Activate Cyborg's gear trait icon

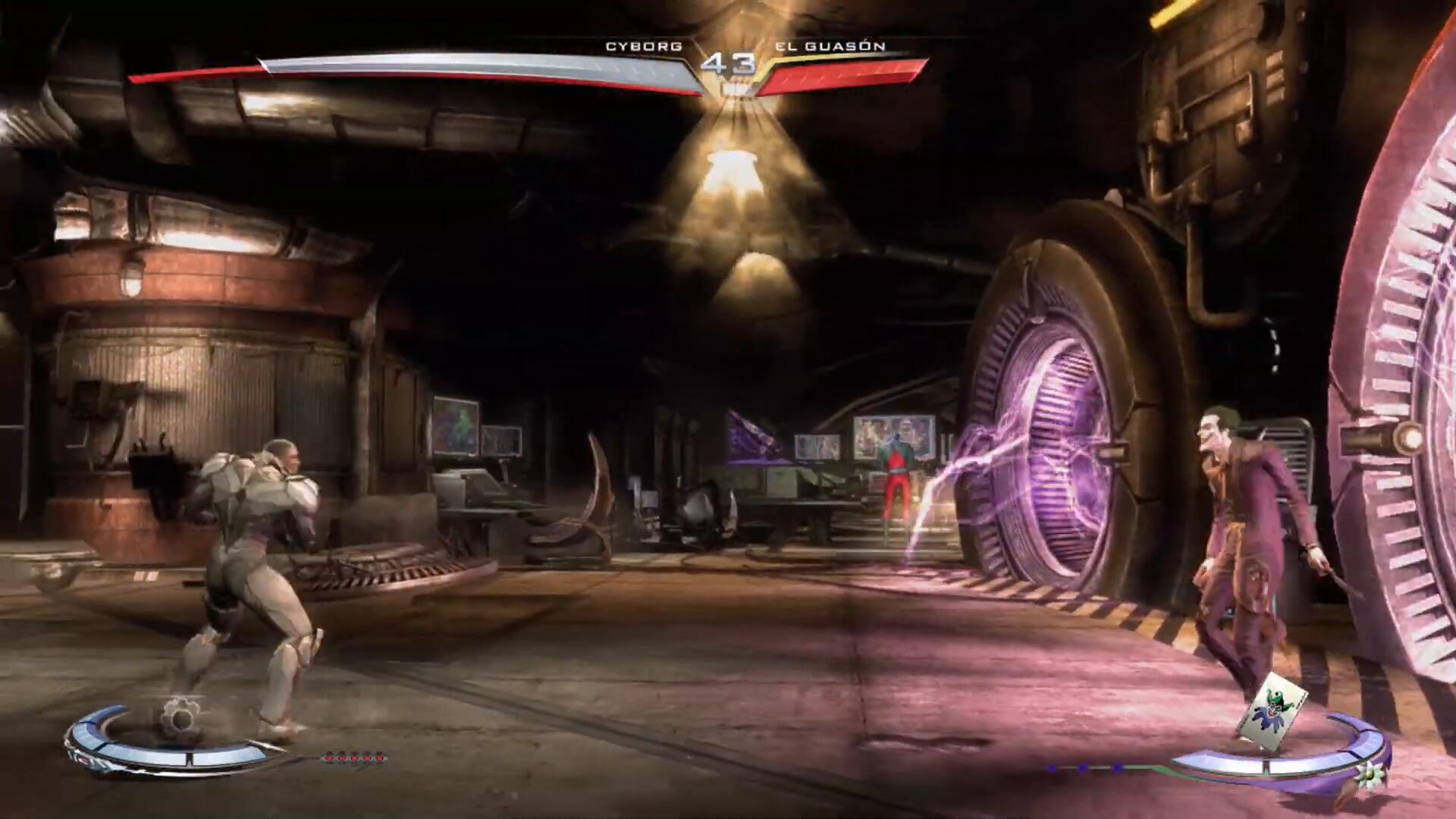pyautogui.click(x=180, y=716)
